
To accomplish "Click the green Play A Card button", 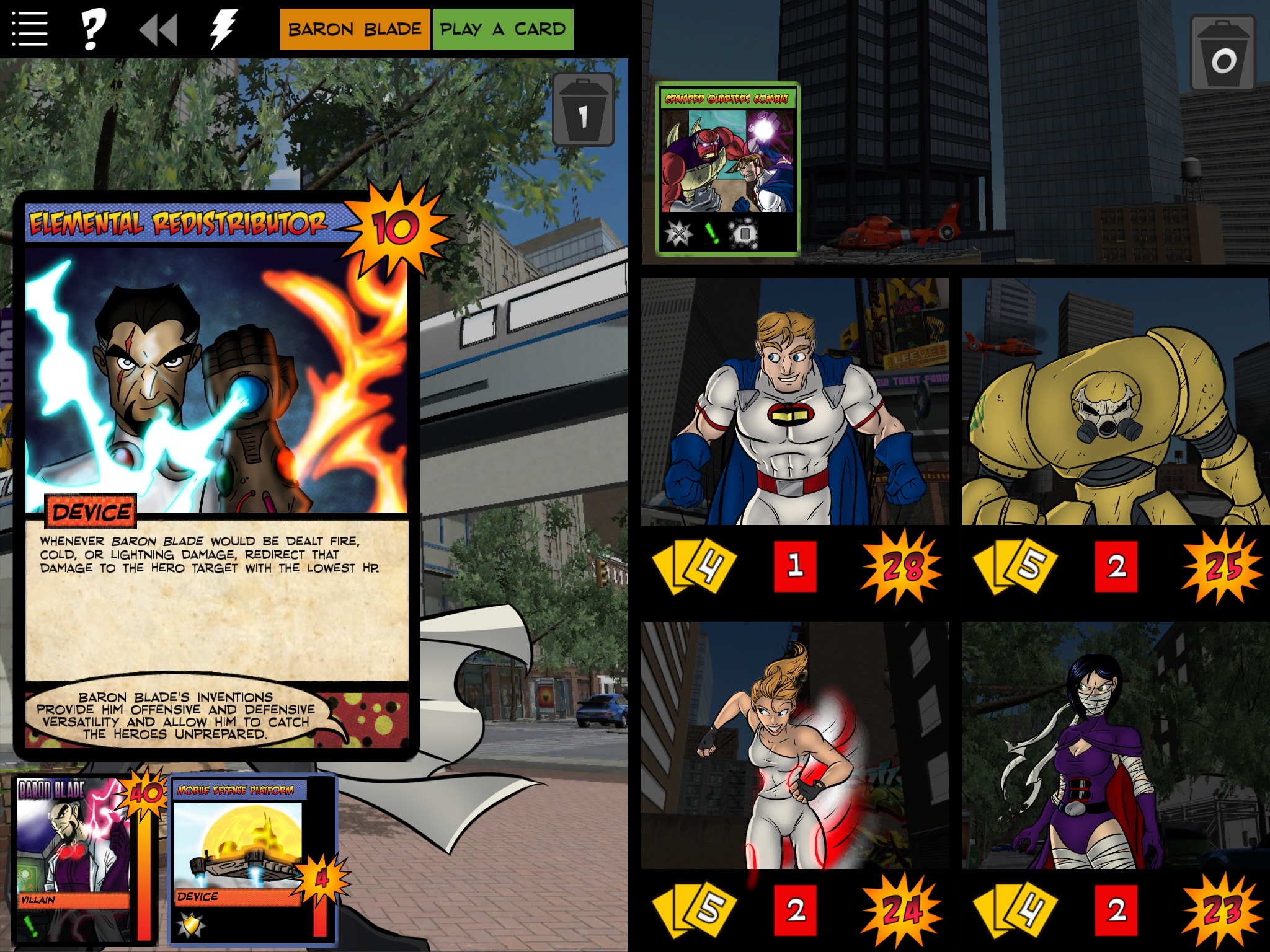I will [x=502, y=27].
